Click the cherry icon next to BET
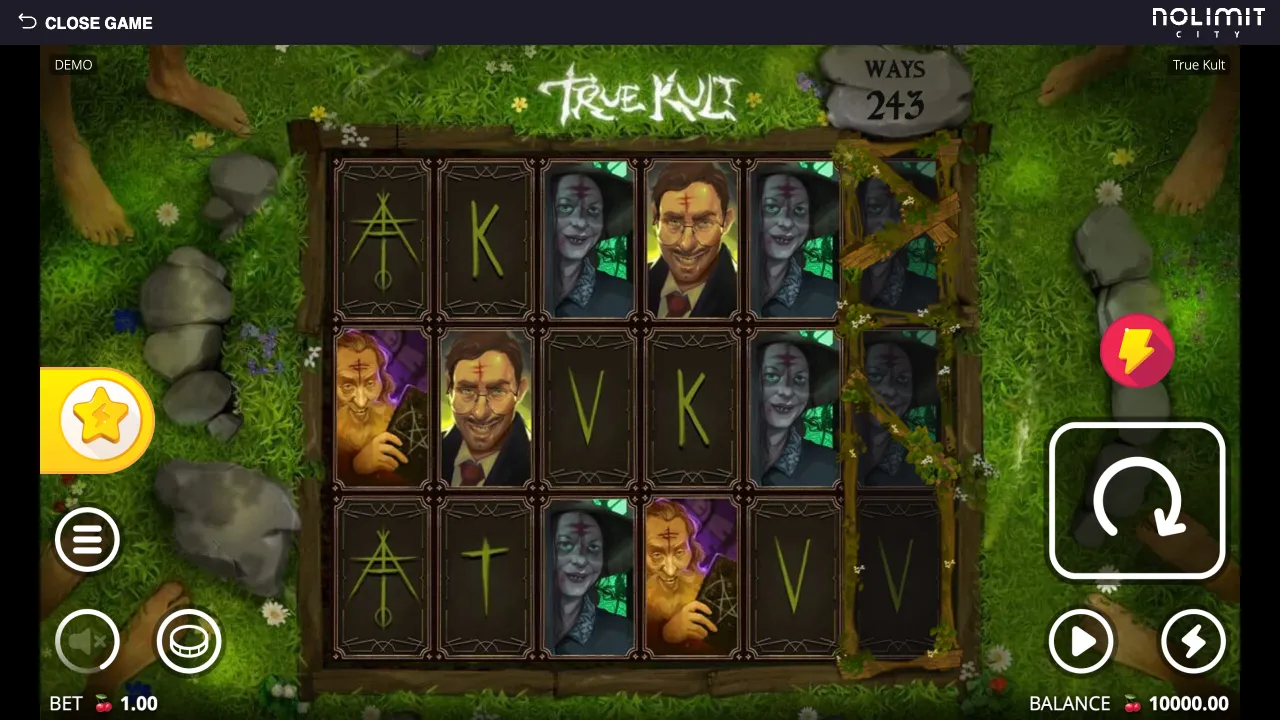The height and width of the screenshot is (720, 1280). tap(104, 703)
